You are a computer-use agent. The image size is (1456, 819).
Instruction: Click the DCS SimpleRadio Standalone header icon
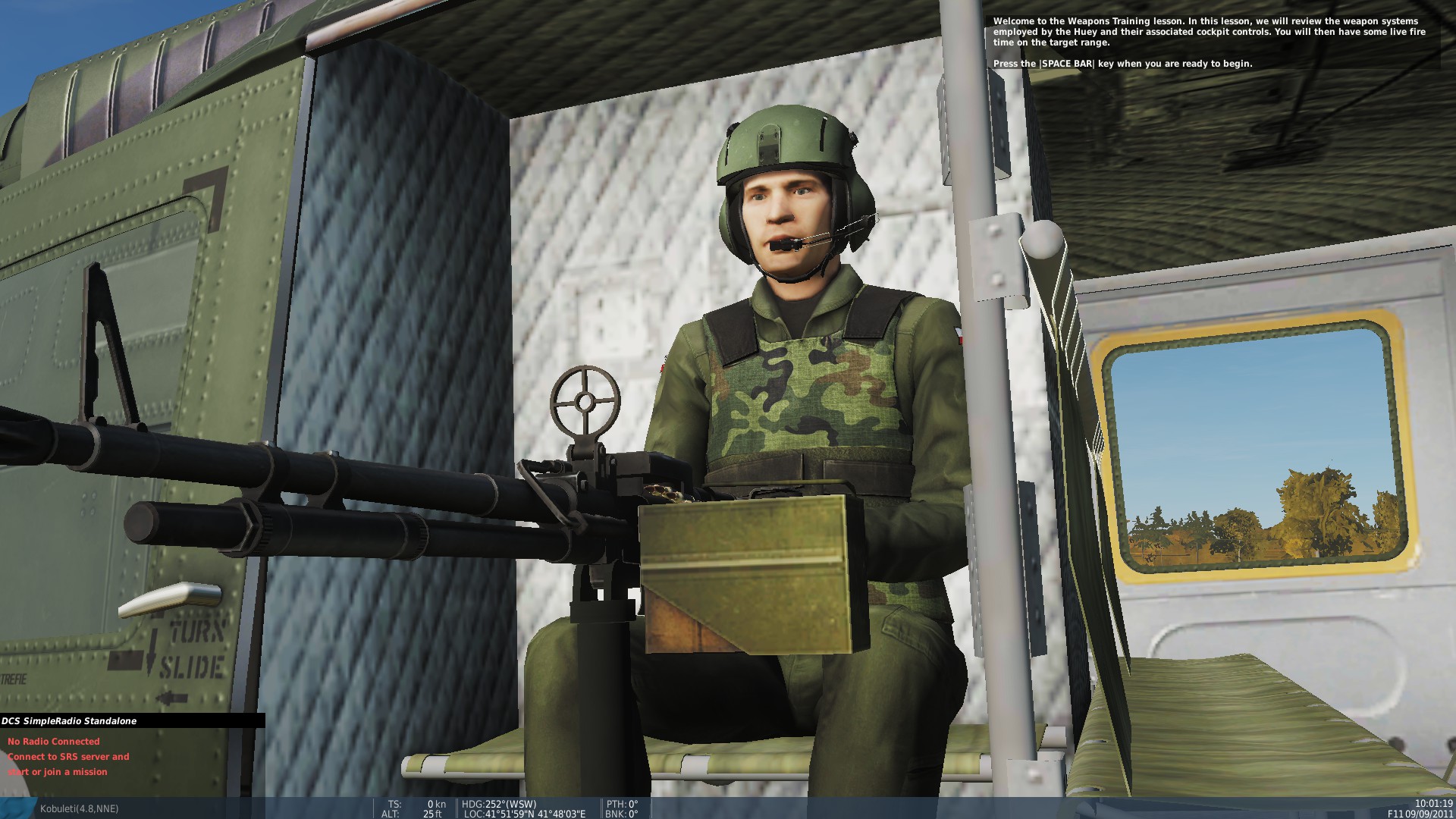pyautogui.click(x=68, y=721)
